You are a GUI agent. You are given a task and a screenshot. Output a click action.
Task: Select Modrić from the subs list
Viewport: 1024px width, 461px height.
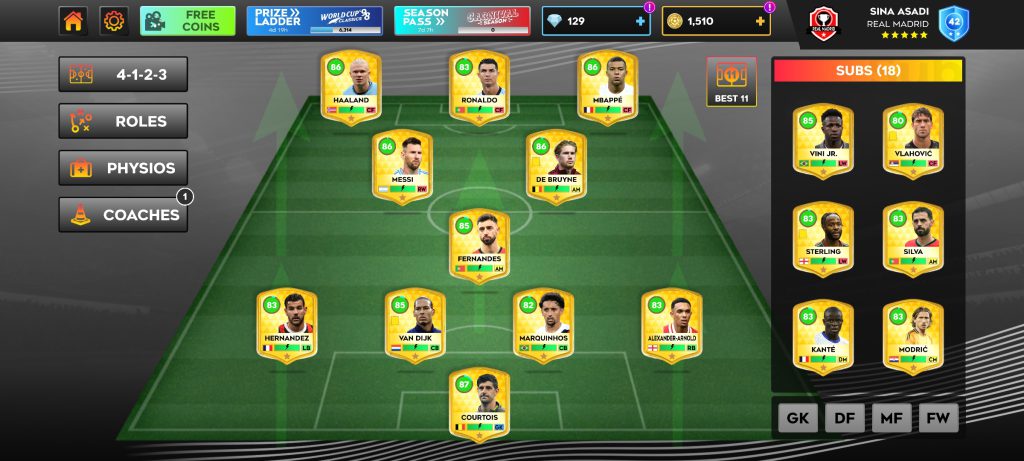tap(912, 338)
